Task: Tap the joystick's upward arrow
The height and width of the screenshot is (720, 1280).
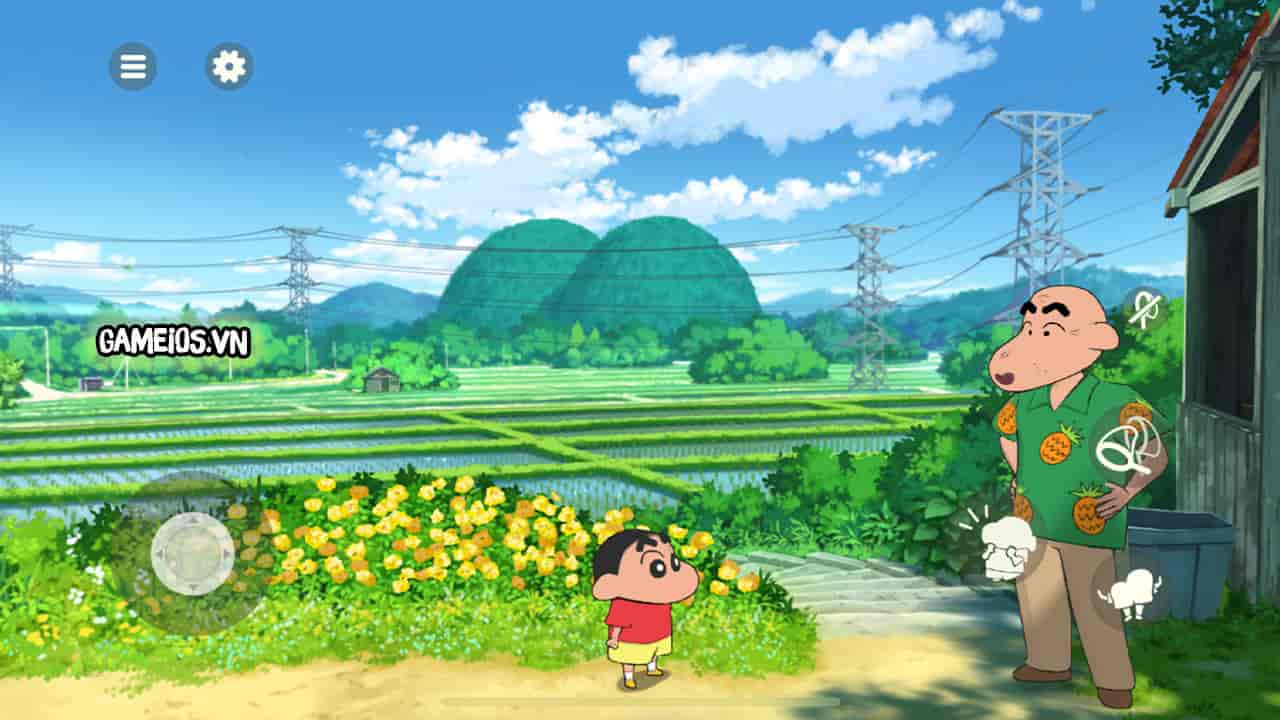Action: [195, 521]
